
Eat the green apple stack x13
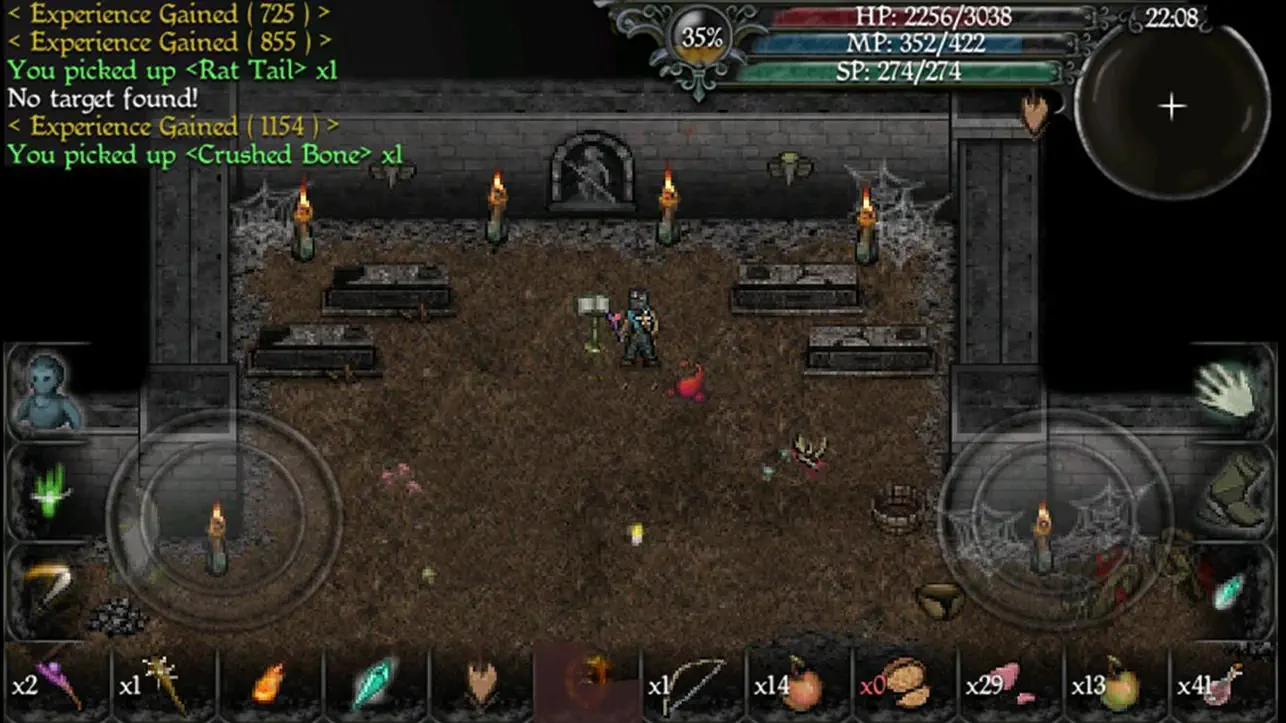(1117, 685)
